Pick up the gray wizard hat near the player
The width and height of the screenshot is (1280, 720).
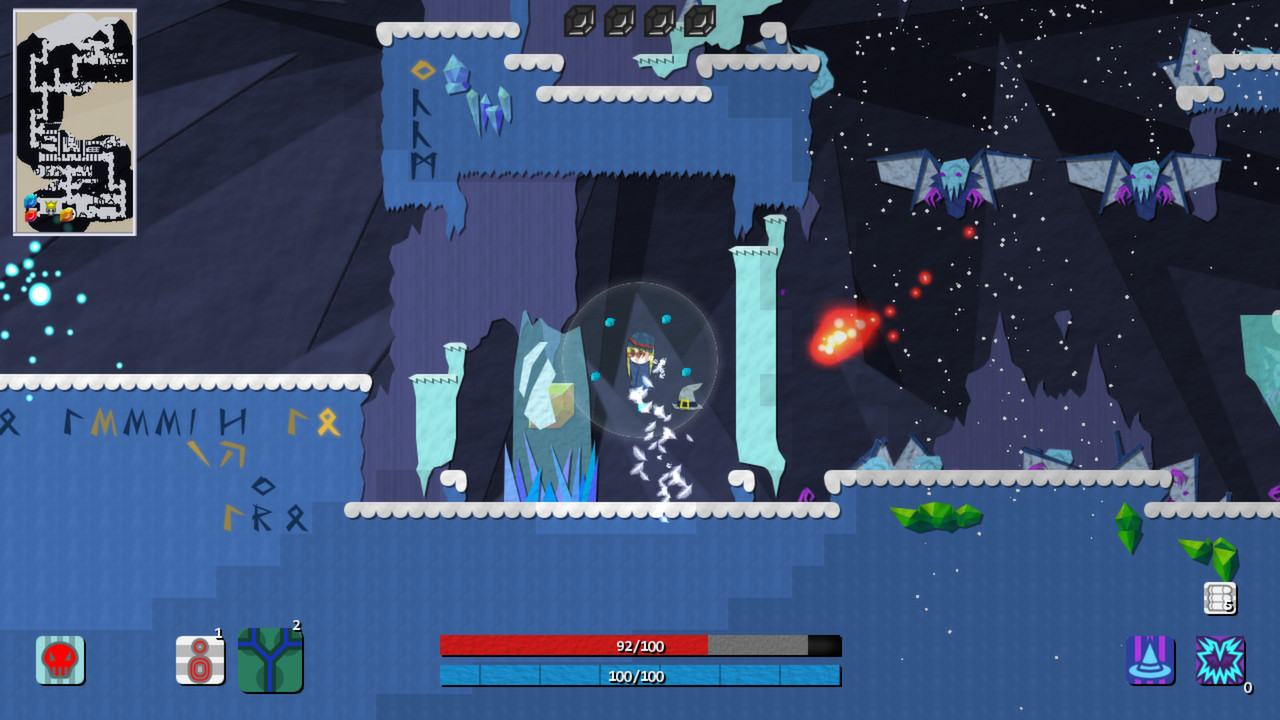[686, 400]
